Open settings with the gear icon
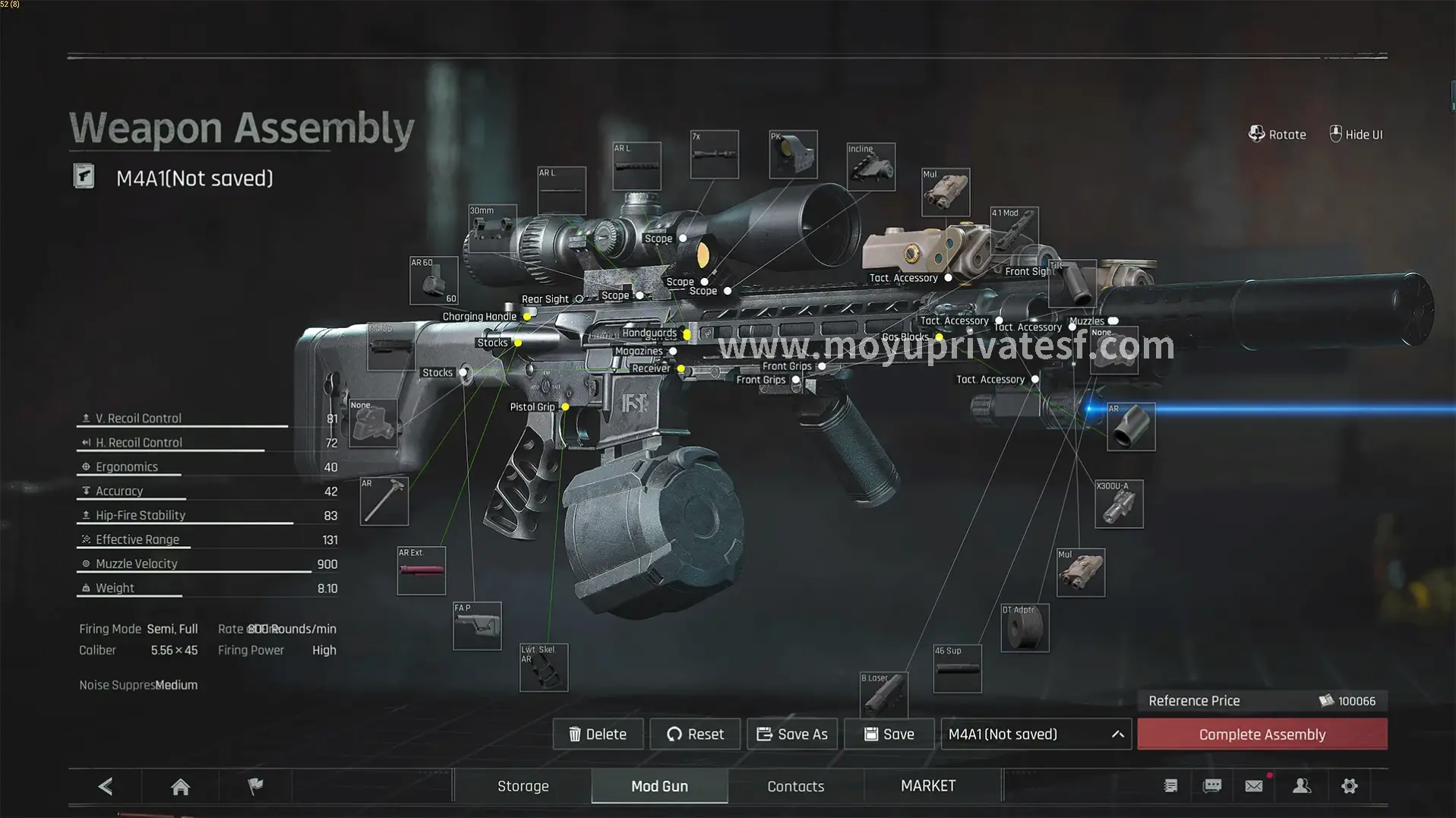Image resolution: width=1456 pixels, height=818 pixels. [x=1349, y=786]
